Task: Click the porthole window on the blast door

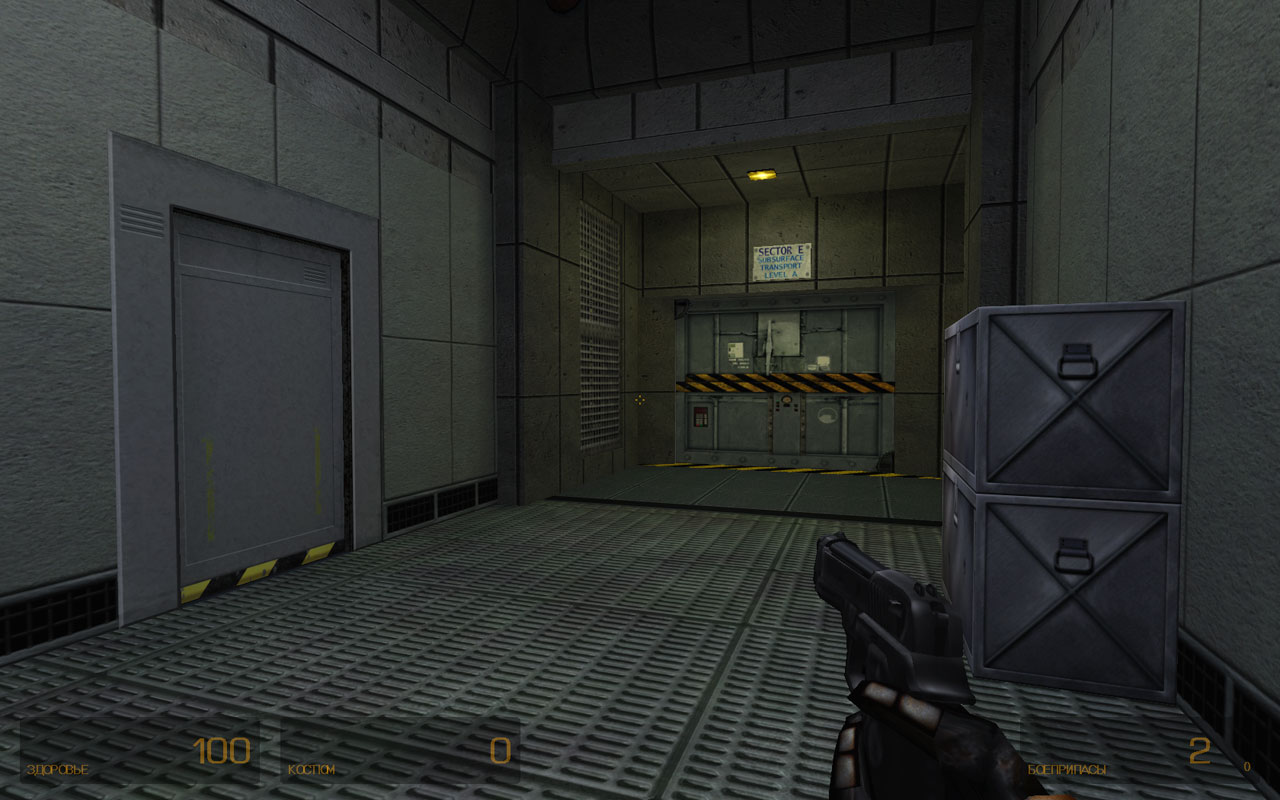Action: tap(825, 415)
